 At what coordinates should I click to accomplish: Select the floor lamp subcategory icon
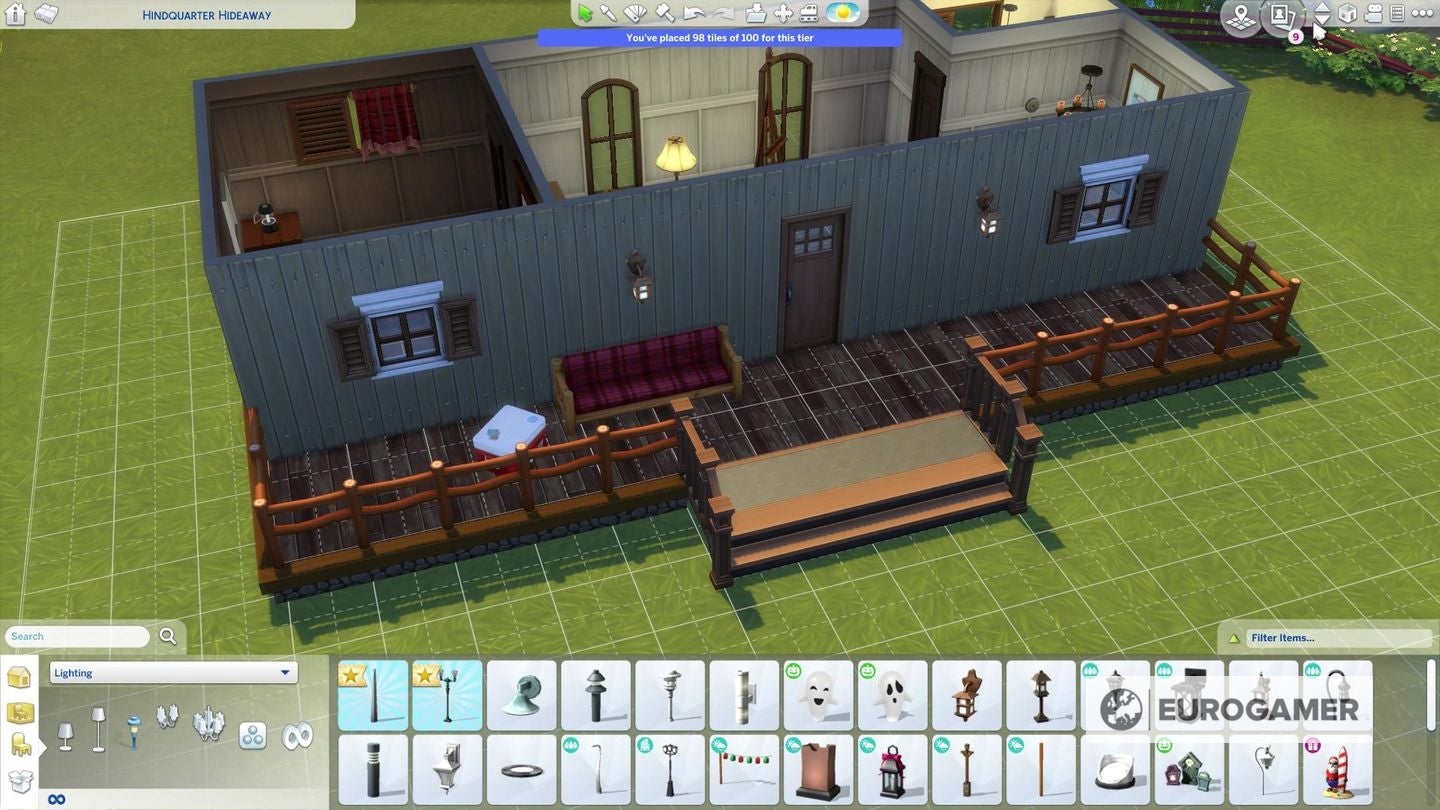point(98,728)
